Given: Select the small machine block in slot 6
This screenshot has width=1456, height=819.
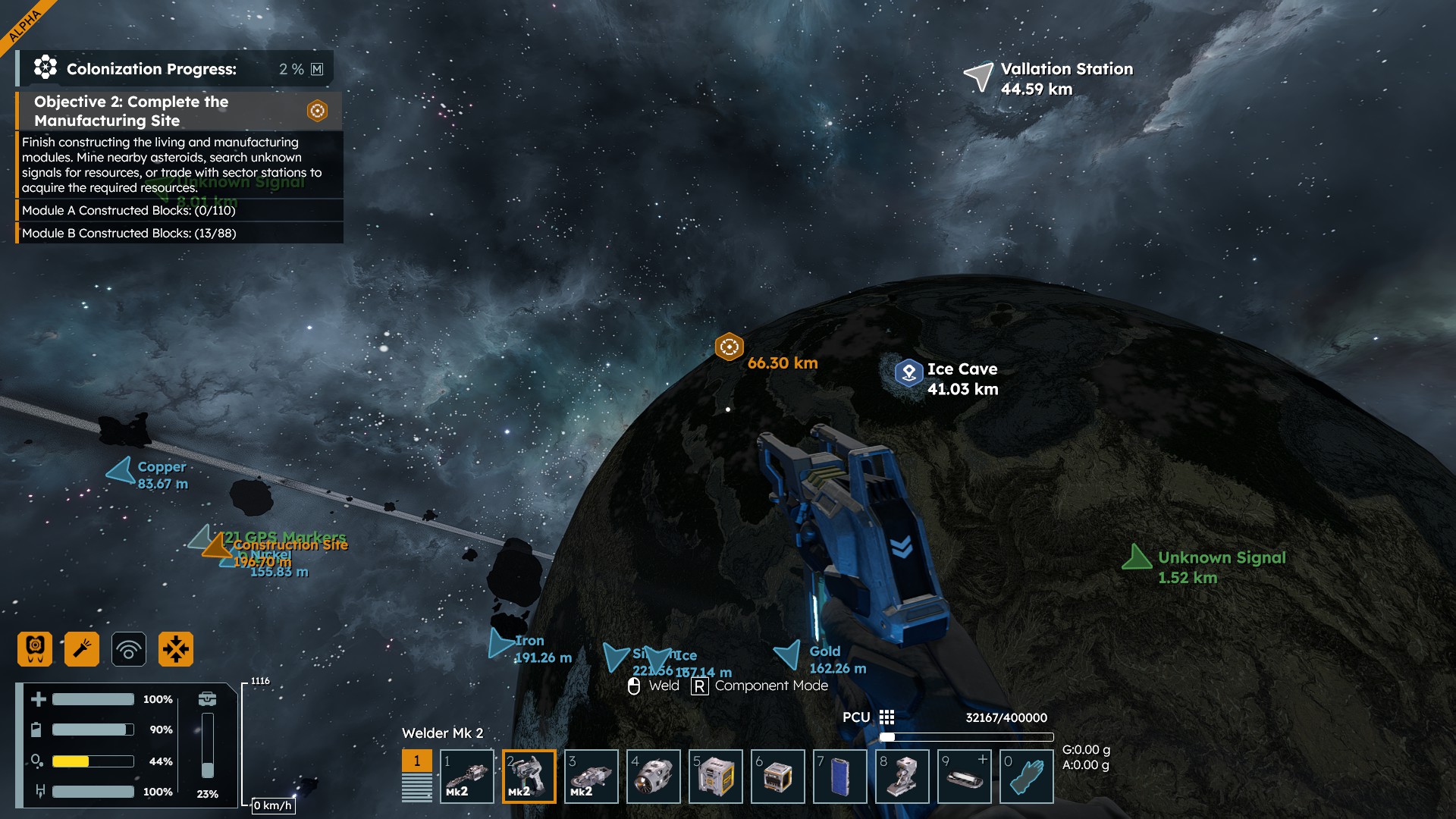Looking at the screenshot, I should 778,777.
